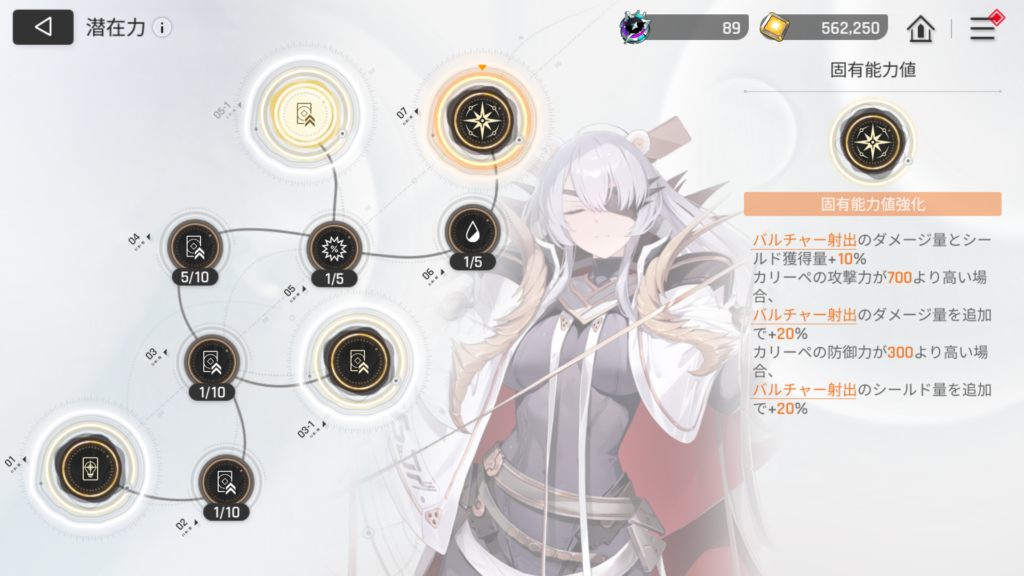
Task: Tap the purple orb currency counter
Action: (x=684, y=28)
